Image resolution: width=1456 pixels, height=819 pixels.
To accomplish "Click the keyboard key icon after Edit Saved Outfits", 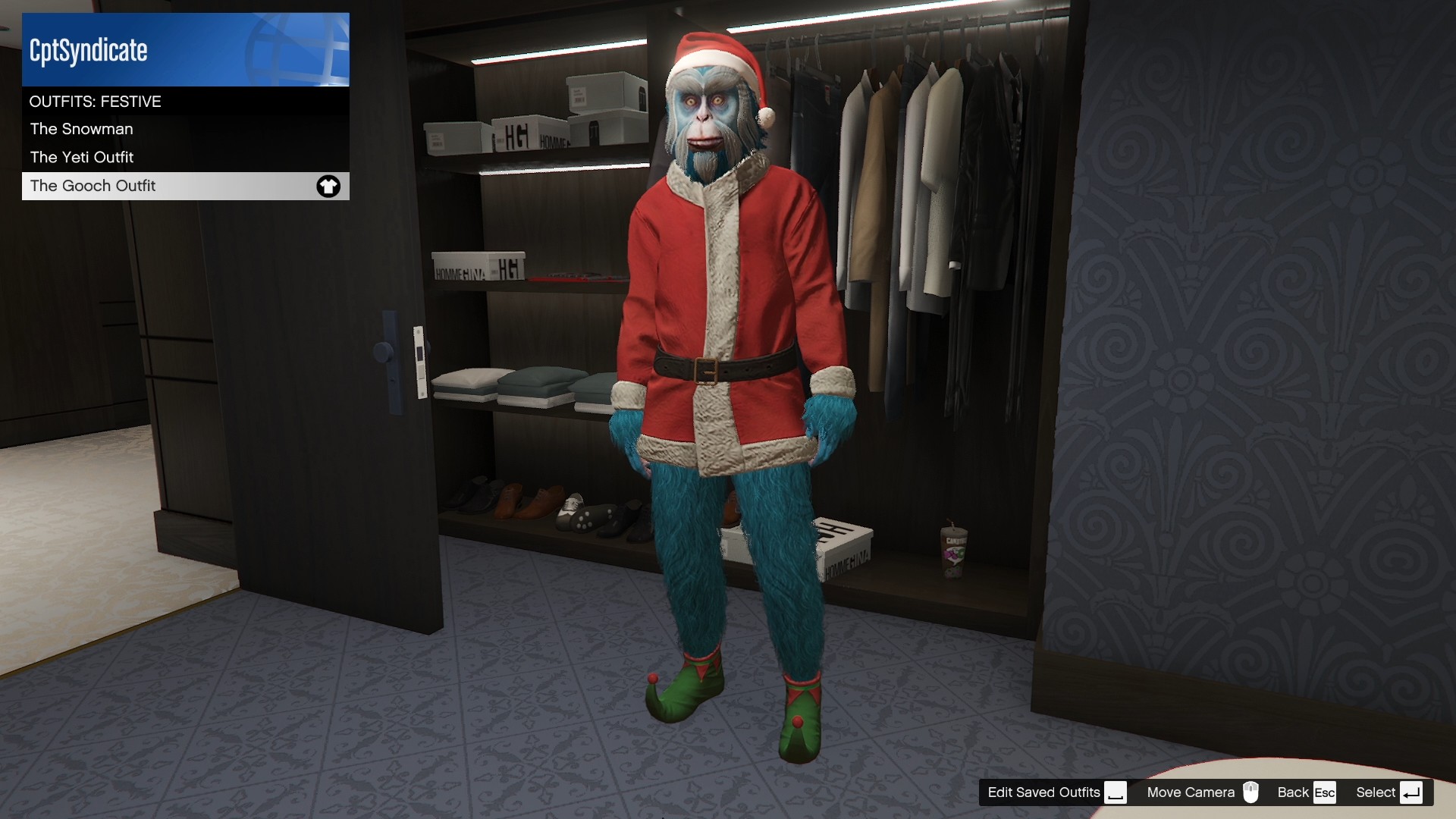I will click(x=1115, y=793).
